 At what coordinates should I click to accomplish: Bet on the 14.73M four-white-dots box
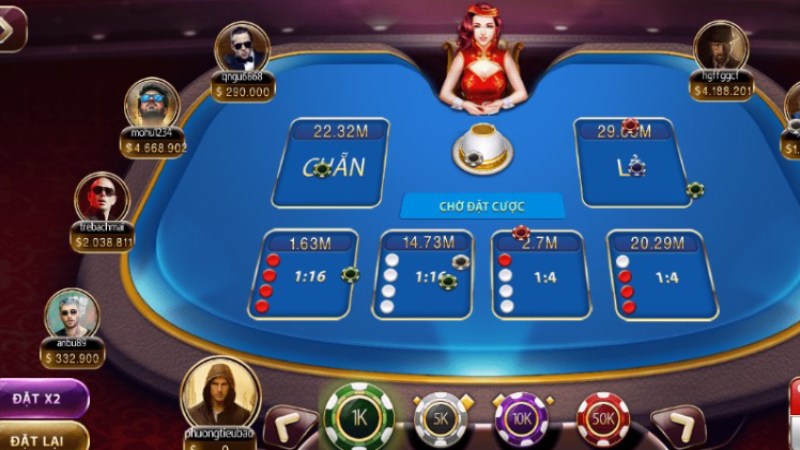[x=421, y=275]
